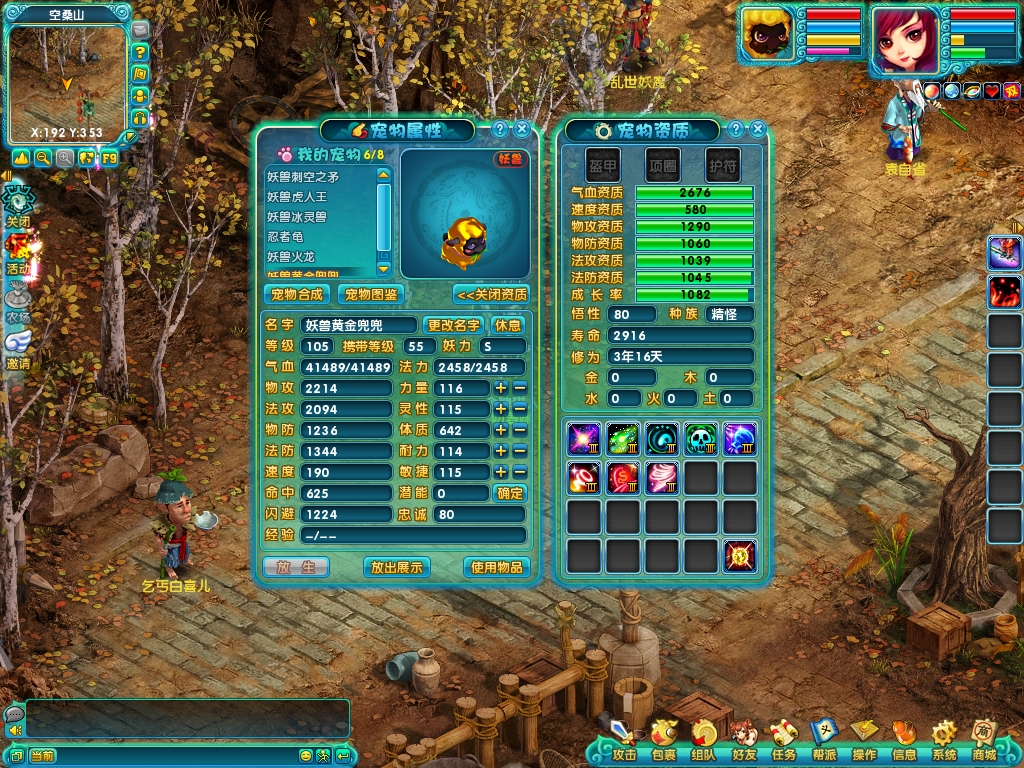The image size is (1024, 768).
Task: Add one point to 力量 strength
Action: coord(500,388)
